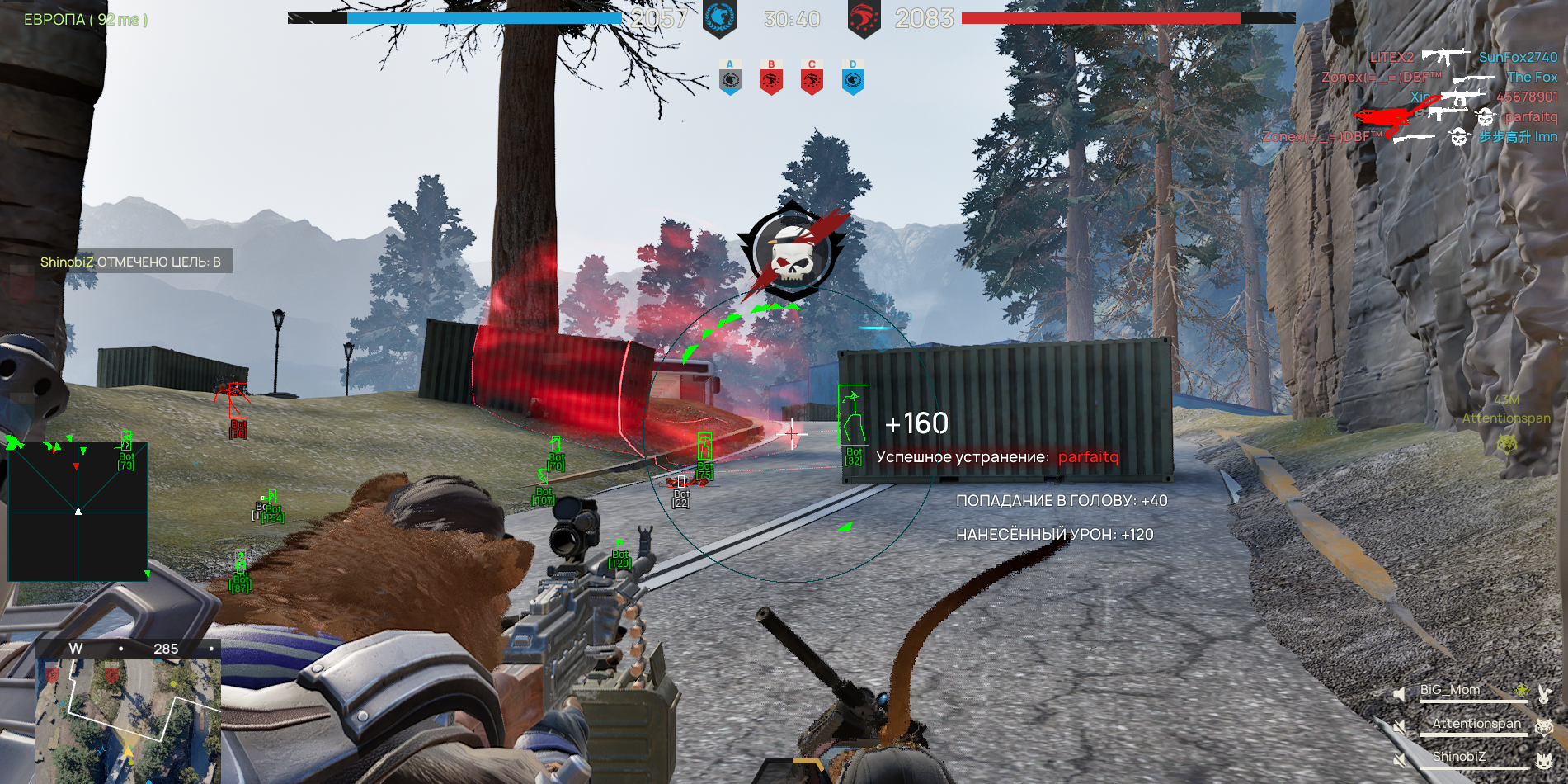Click the parfaitq kill feed entry

[1530, 116]
